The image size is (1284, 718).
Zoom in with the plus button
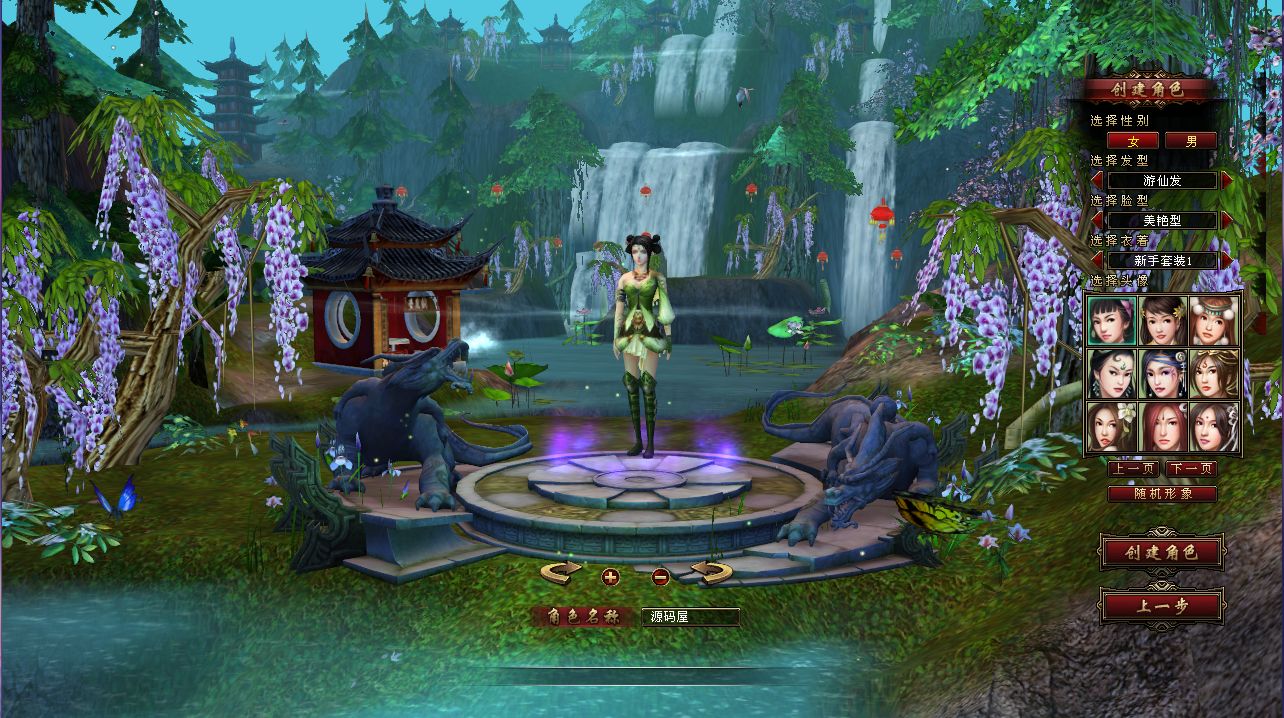click(x=611, y=576)
